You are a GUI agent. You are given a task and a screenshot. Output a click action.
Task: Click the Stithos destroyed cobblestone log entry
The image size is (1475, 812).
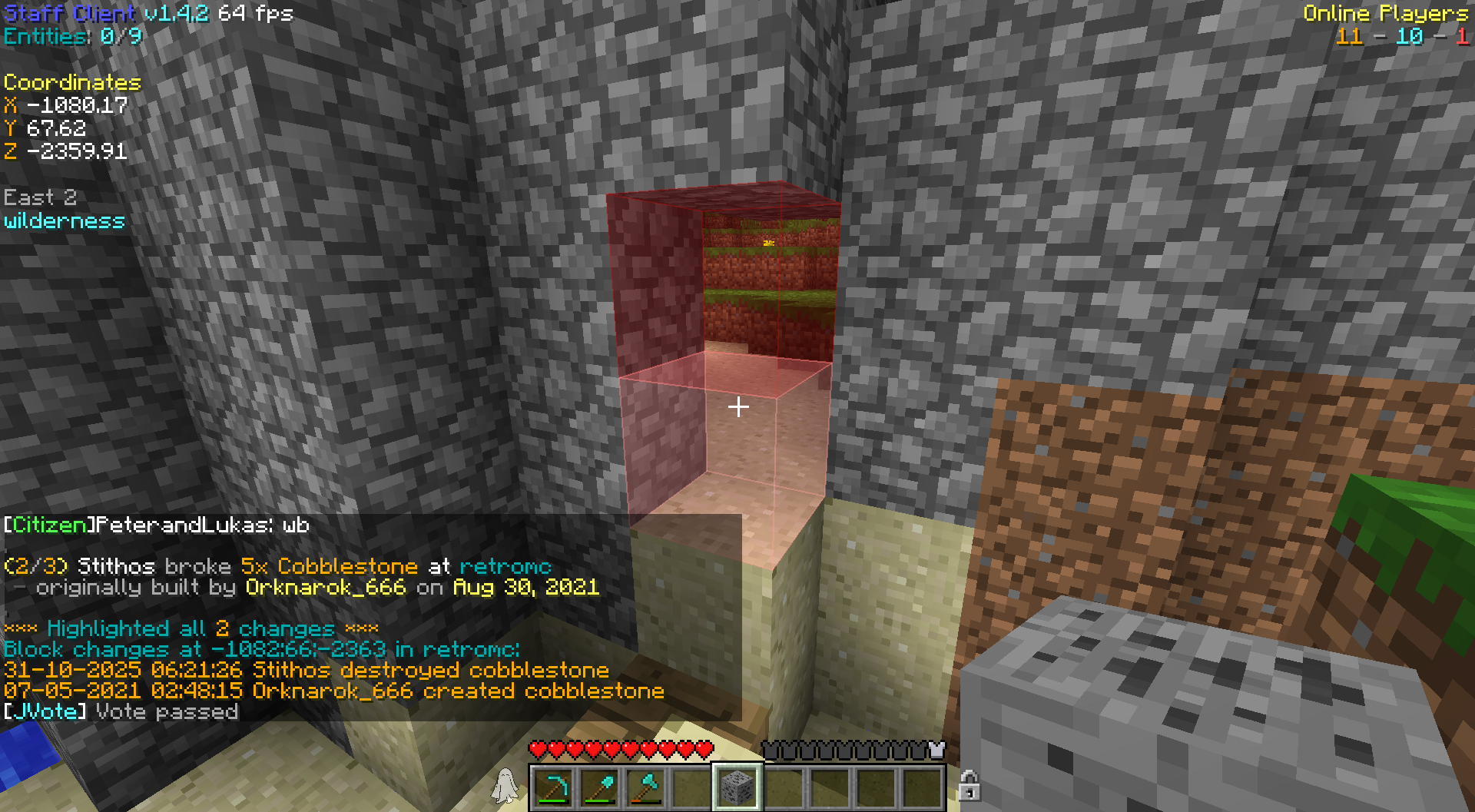(307, 670)
